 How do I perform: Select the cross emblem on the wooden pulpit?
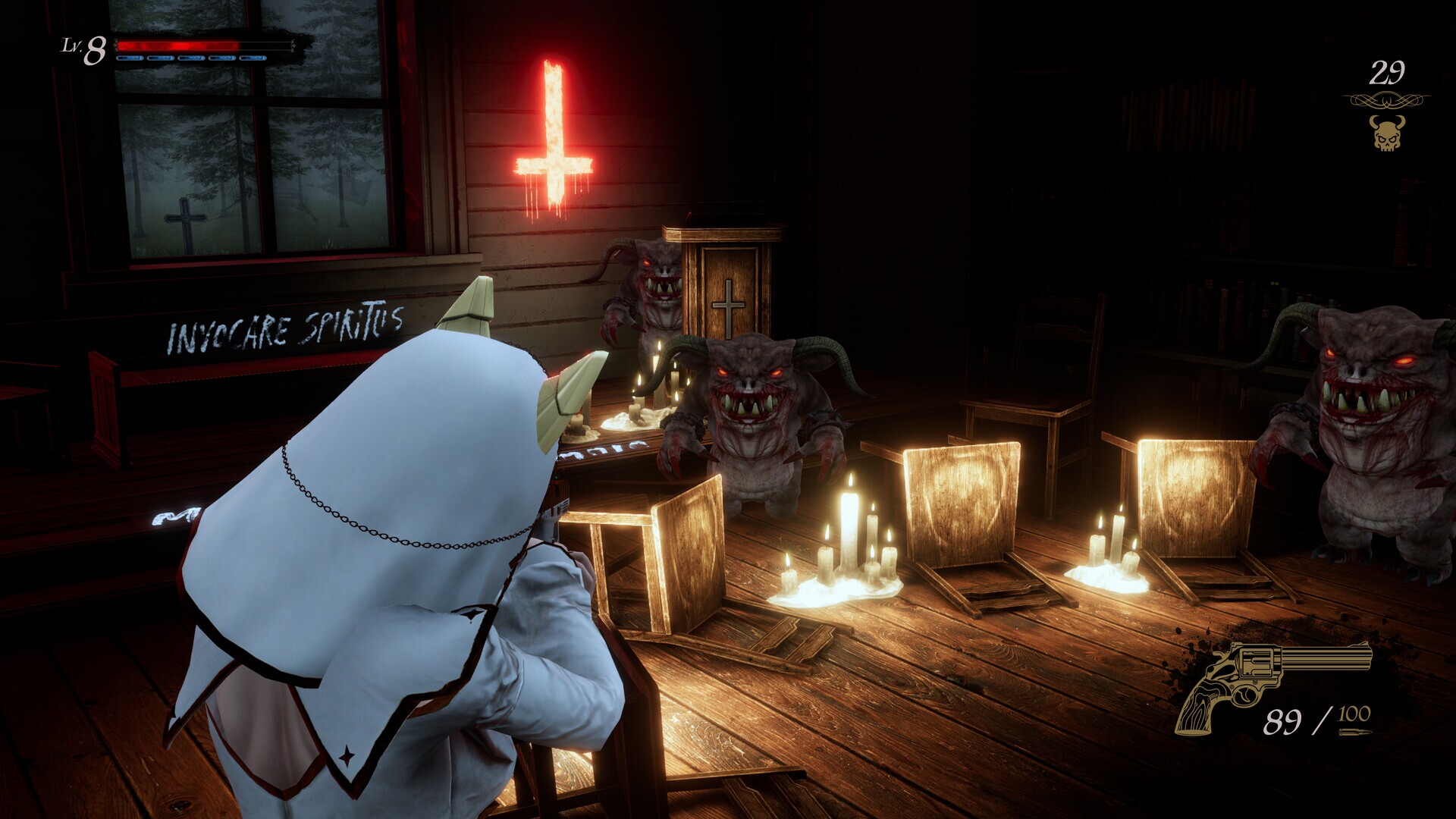[727, 303]
